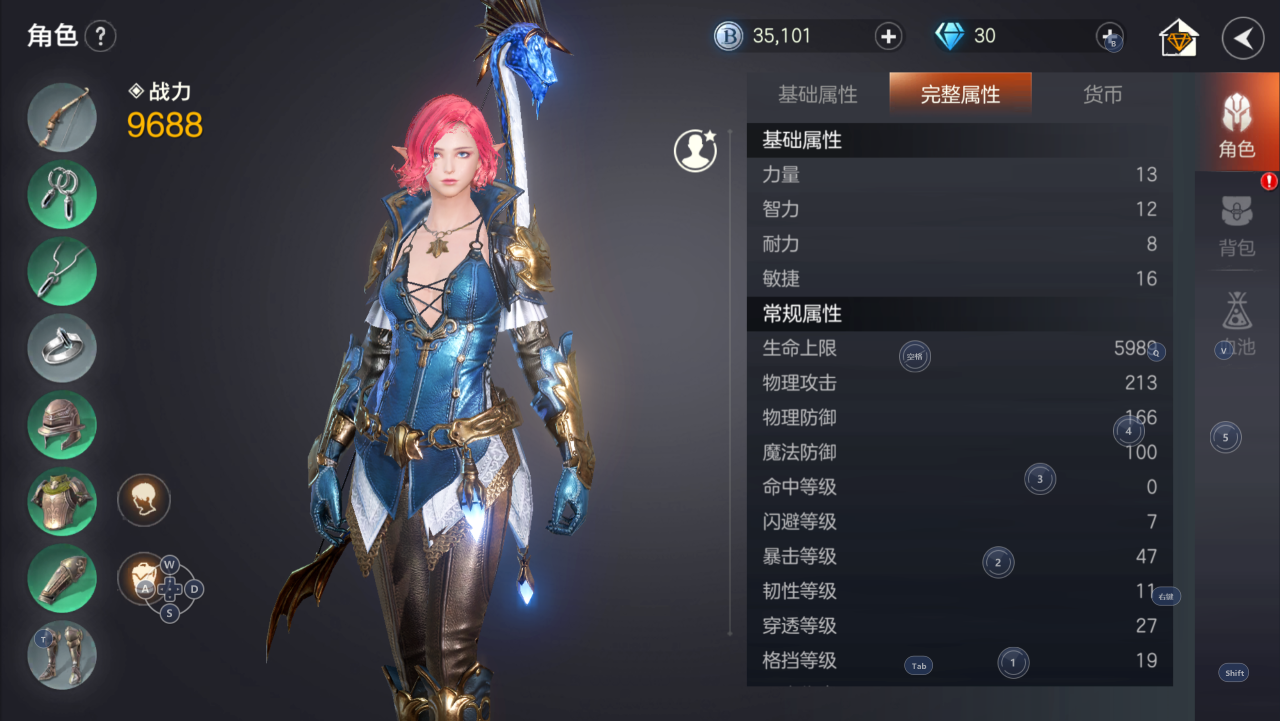Select the arm guard equipment slot

pos(62,579)
